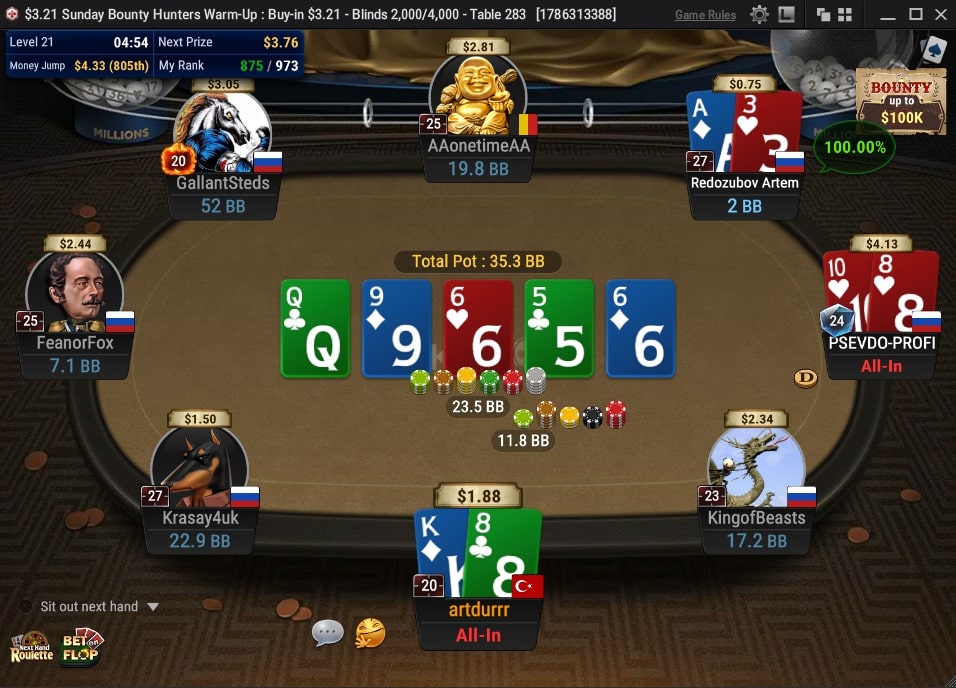This screenshot has width=956, height=688.
Task: Open the chat speech bubble
Action: click(x=328, y=632)
